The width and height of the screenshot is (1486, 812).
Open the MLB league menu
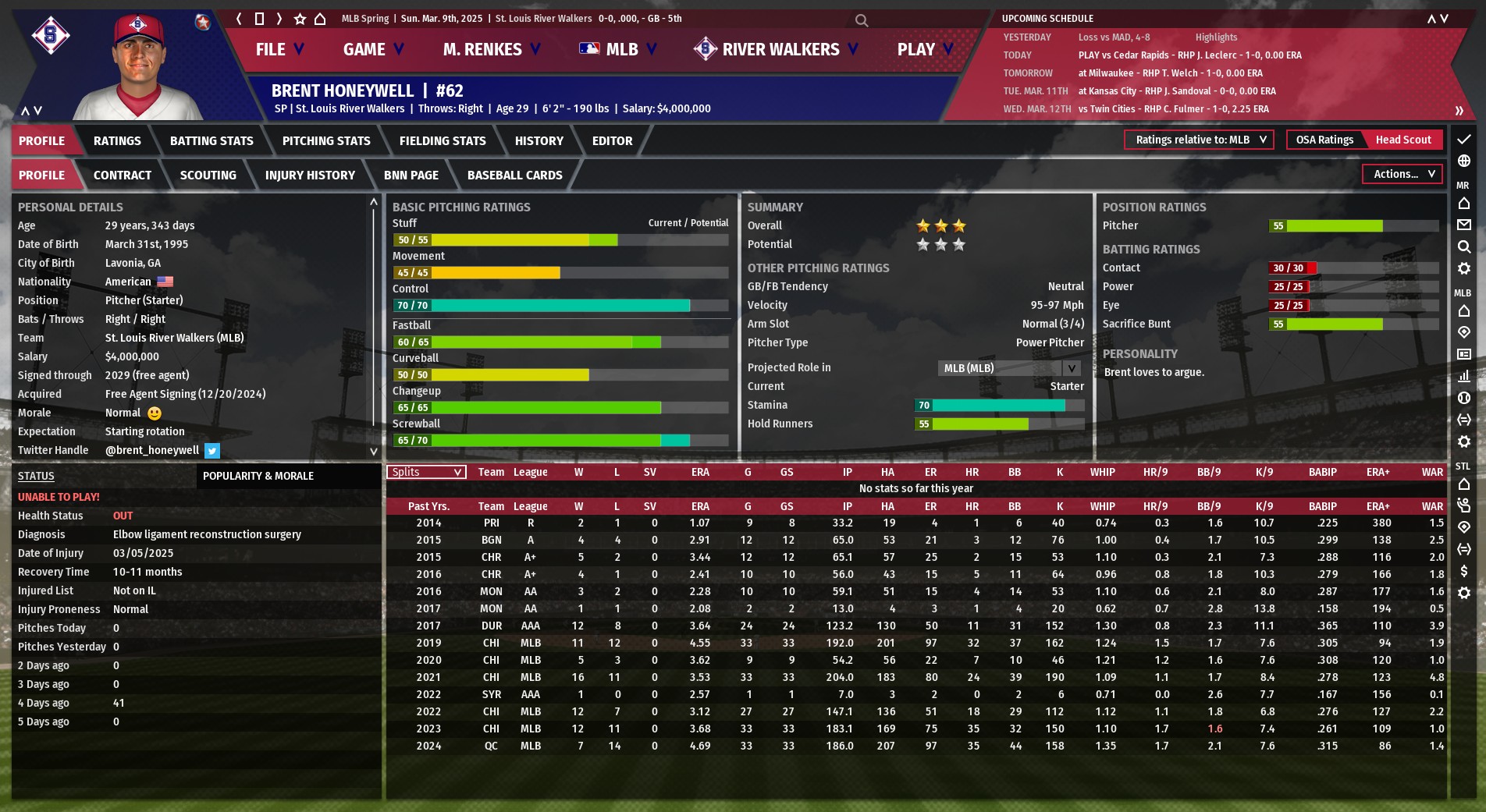coord(618,50)
